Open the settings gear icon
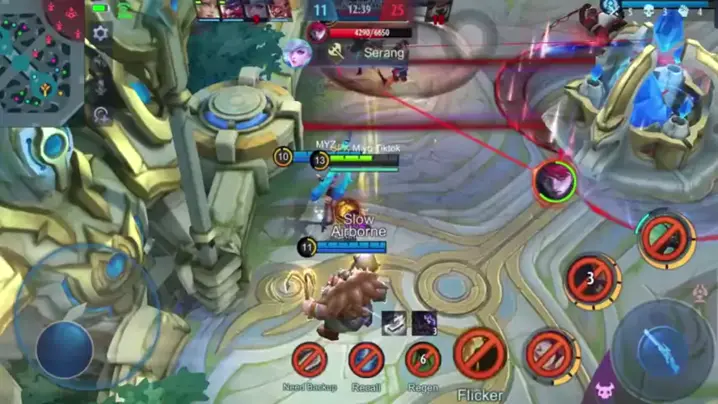This screenshot has height=404, width=718. pyautogui.click(x=100, y=33)
